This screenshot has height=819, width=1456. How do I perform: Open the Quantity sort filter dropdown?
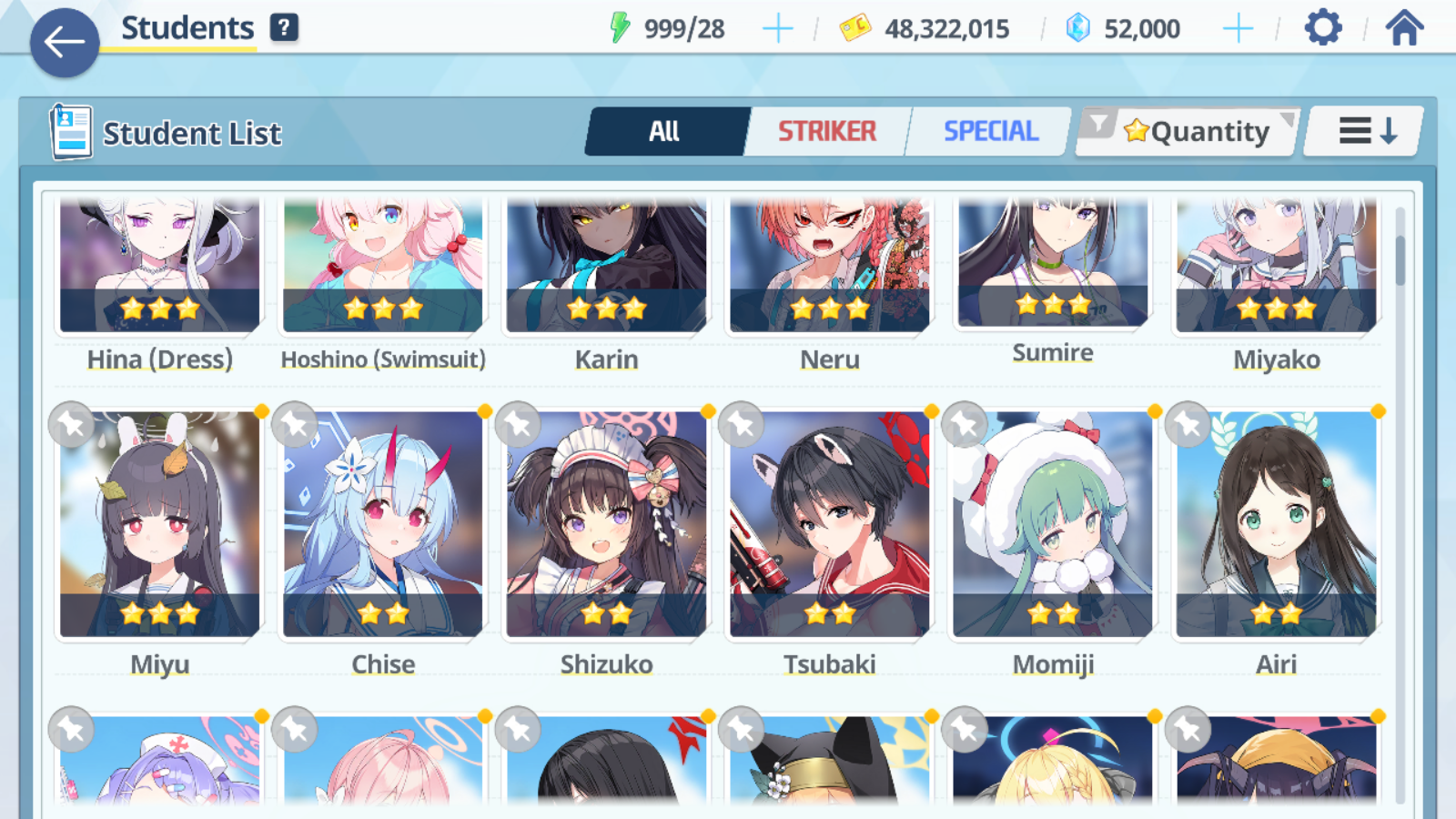coord(1190,132)
